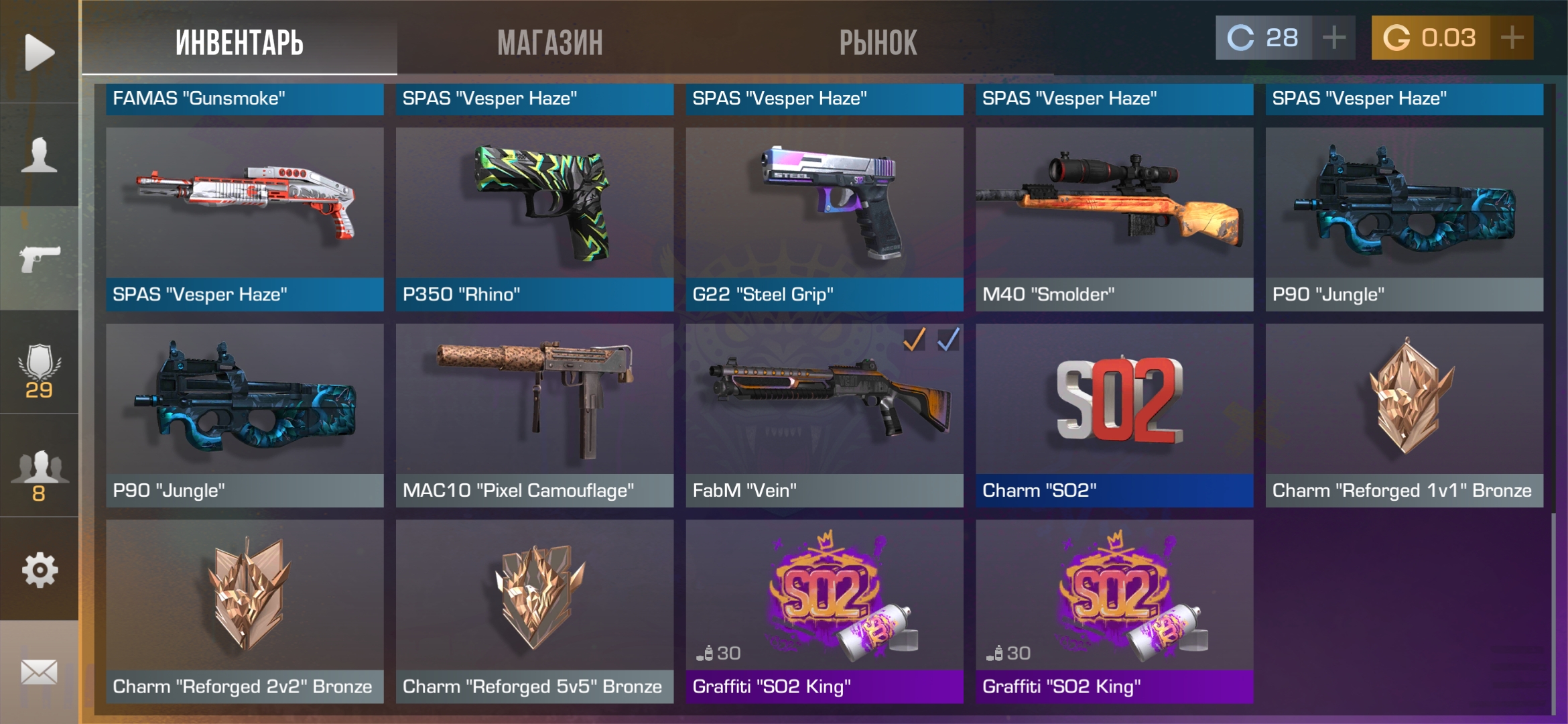The image size is (1568, 724).
Task: Open the РЫНОК market tab
Action: (x=878, y=42)
